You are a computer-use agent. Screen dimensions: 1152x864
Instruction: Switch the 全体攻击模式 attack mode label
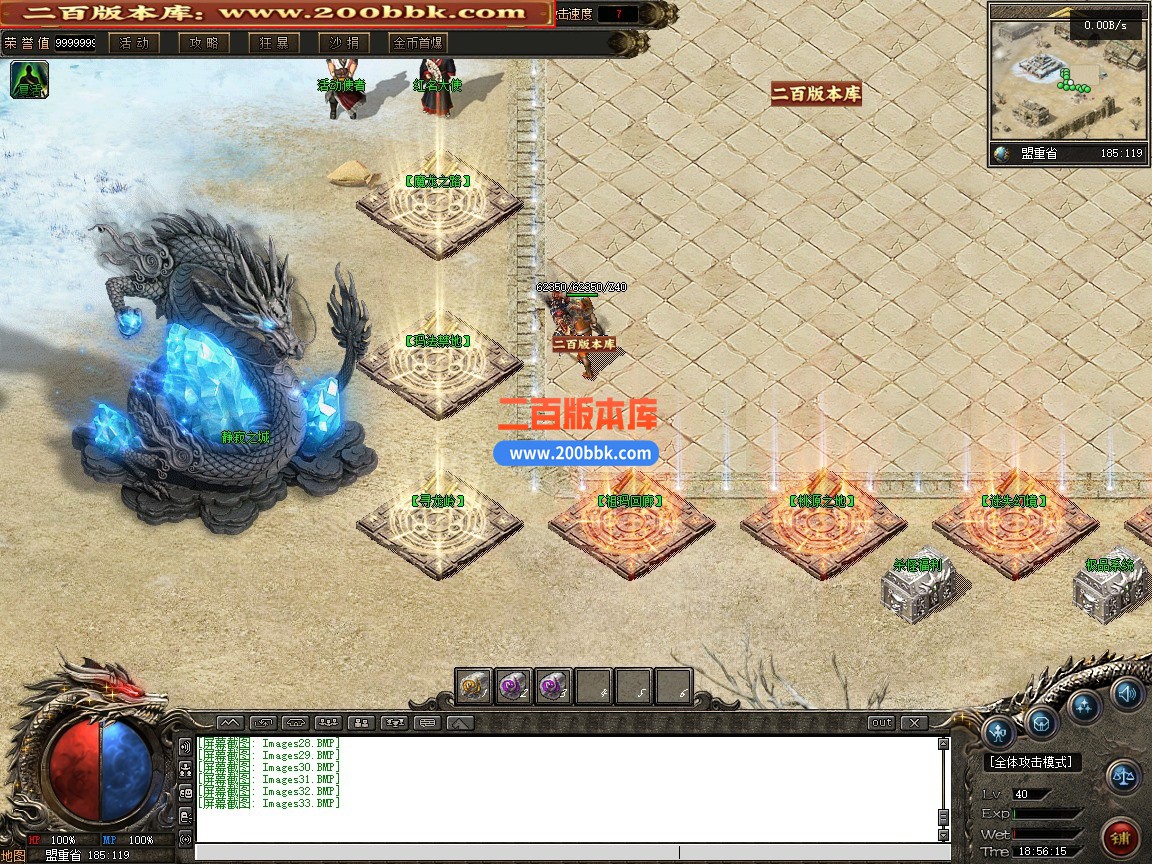(x=1033, y=762)
